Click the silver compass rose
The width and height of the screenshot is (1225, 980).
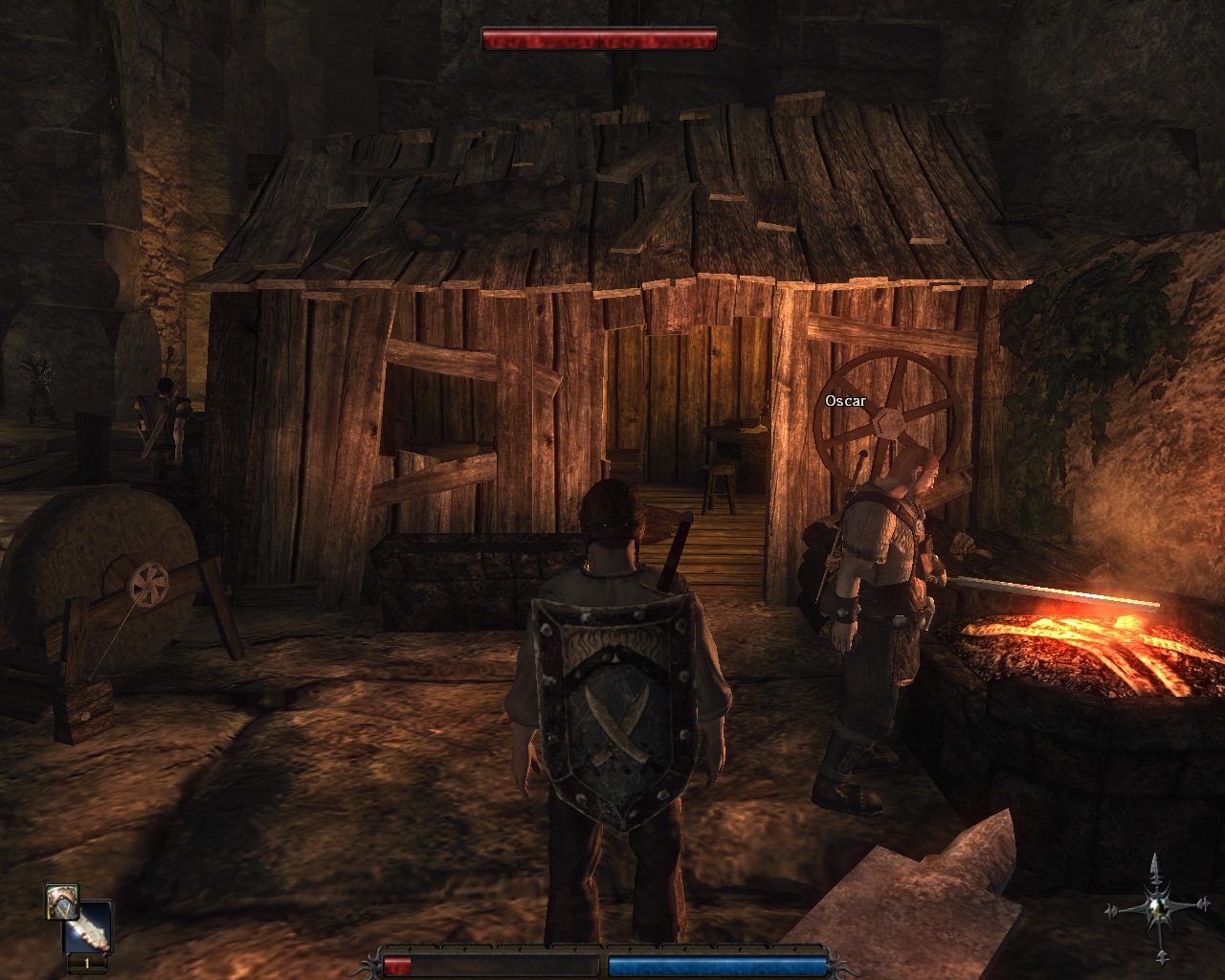pyautogui.click(x=1157, y=907)
